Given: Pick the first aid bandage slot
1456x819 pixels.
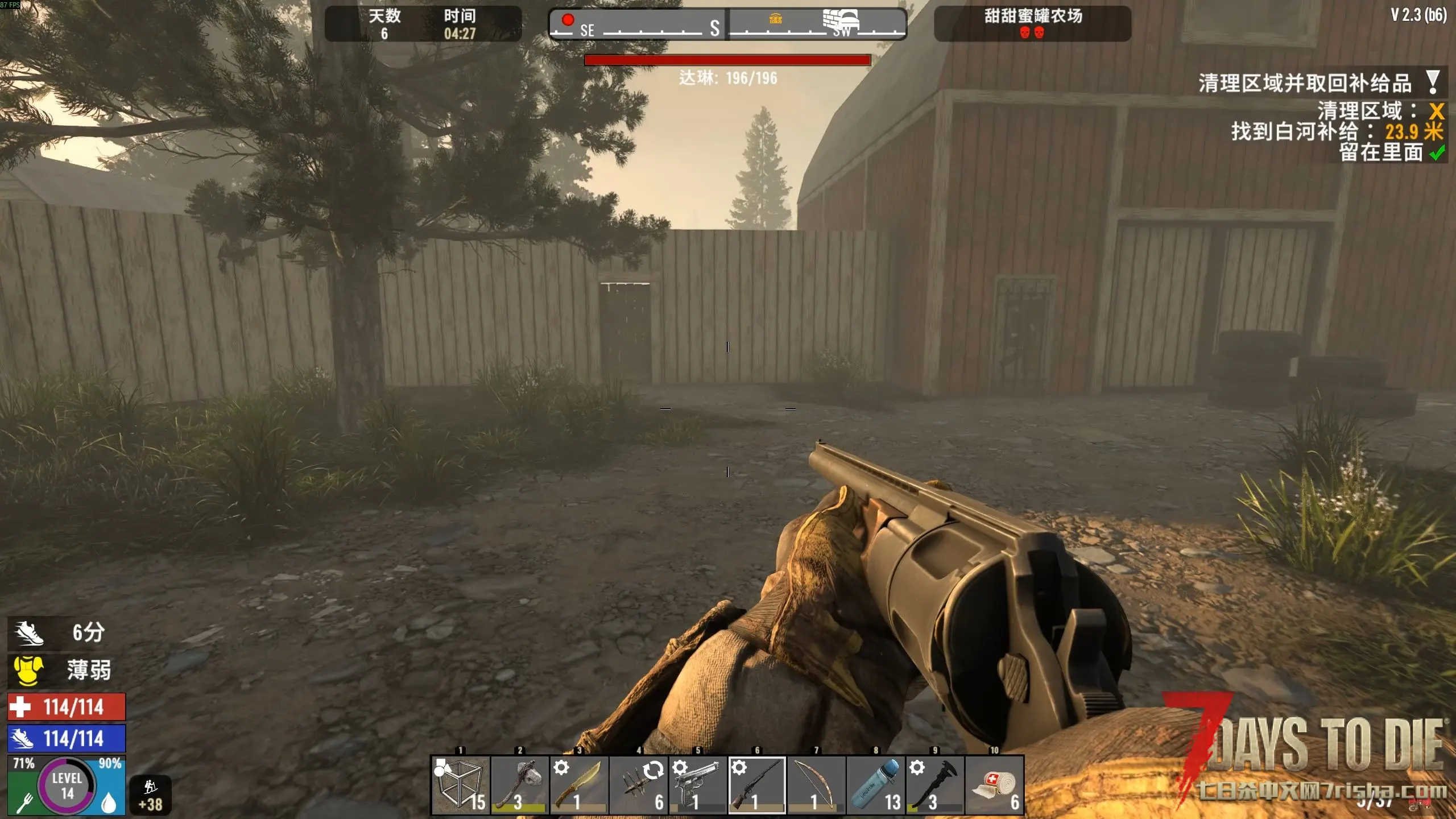Looking at the screenshot, I should (994, 785).
